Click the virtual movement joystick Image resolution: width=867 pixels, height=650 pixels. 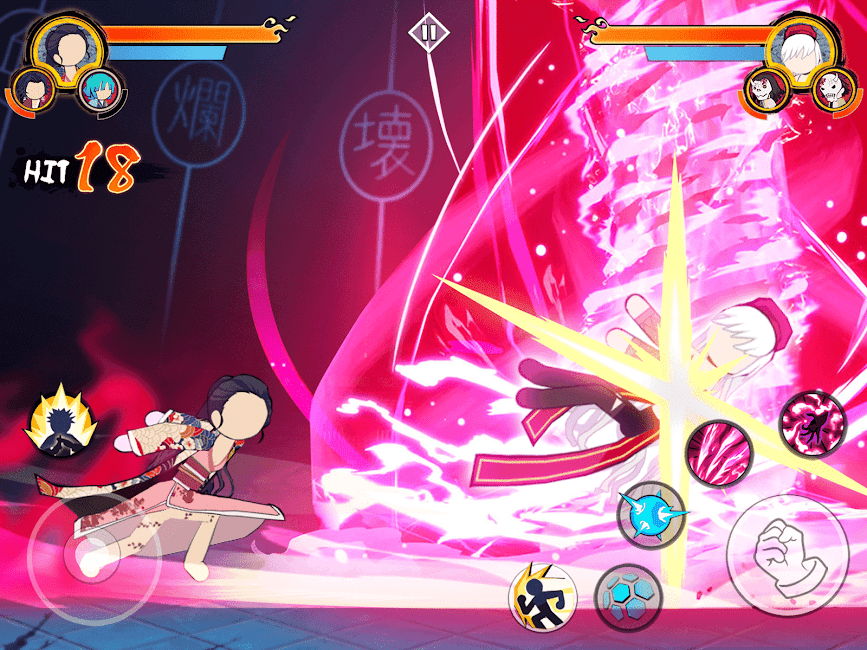tap(79, 559)
